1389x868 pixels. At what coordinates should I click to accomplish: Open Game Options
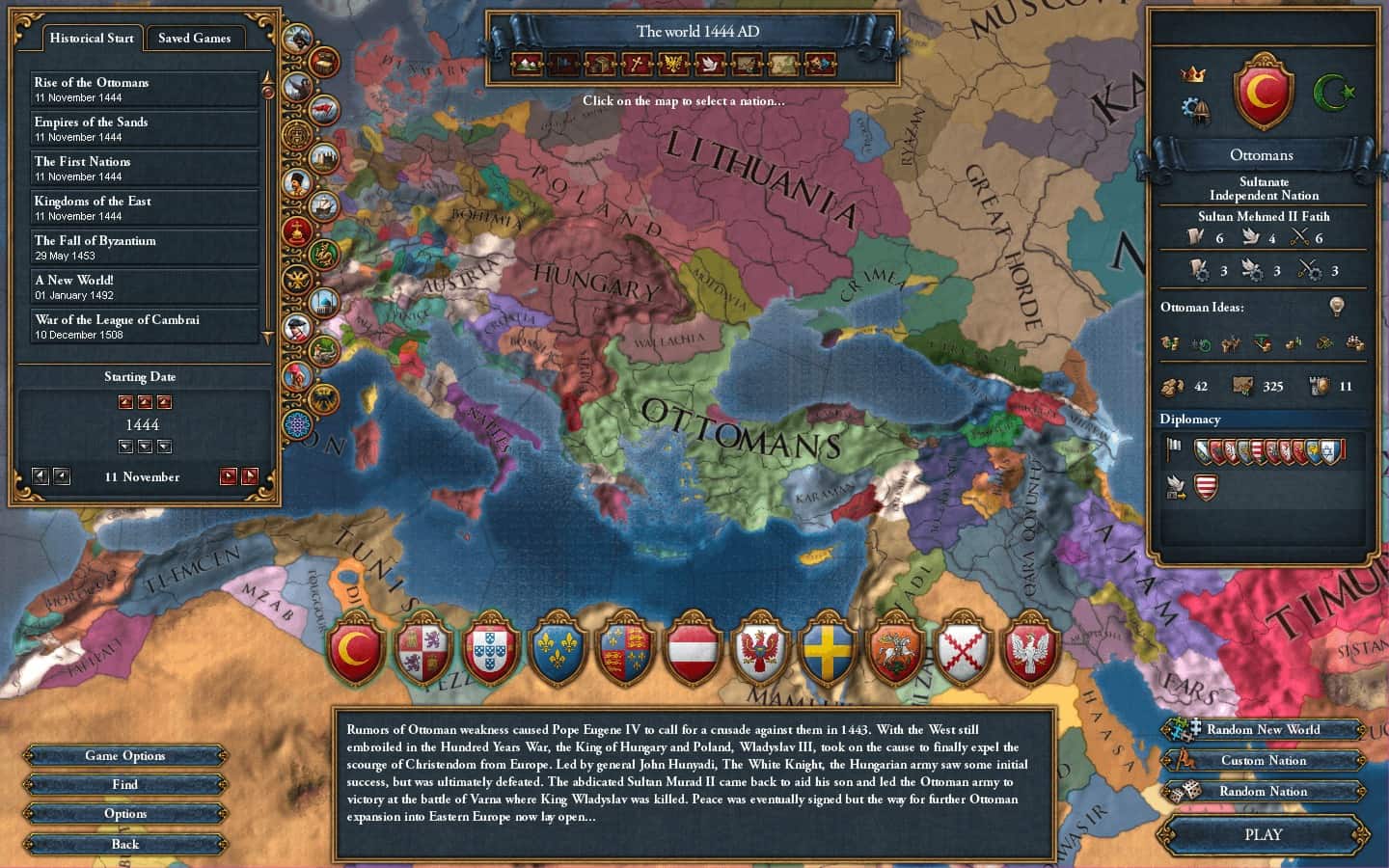point(125,755)
